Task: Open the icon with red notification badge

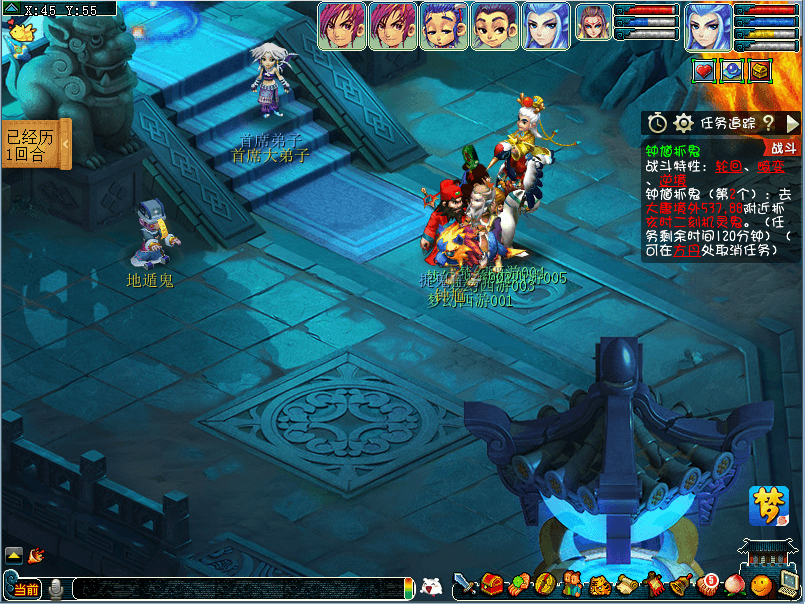Action: pyautogui.click(x=708, y=584)
